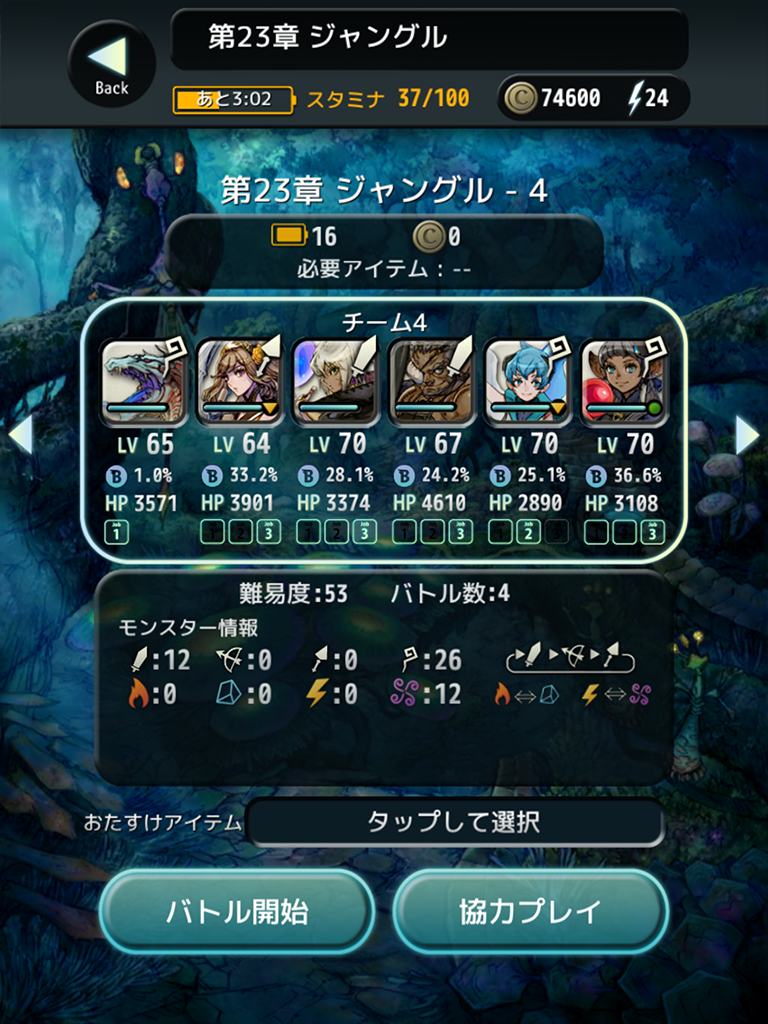This screenshot has width=768, height=1024.
Task: Switch to the next team with right arrow
Action: (747, 434)
